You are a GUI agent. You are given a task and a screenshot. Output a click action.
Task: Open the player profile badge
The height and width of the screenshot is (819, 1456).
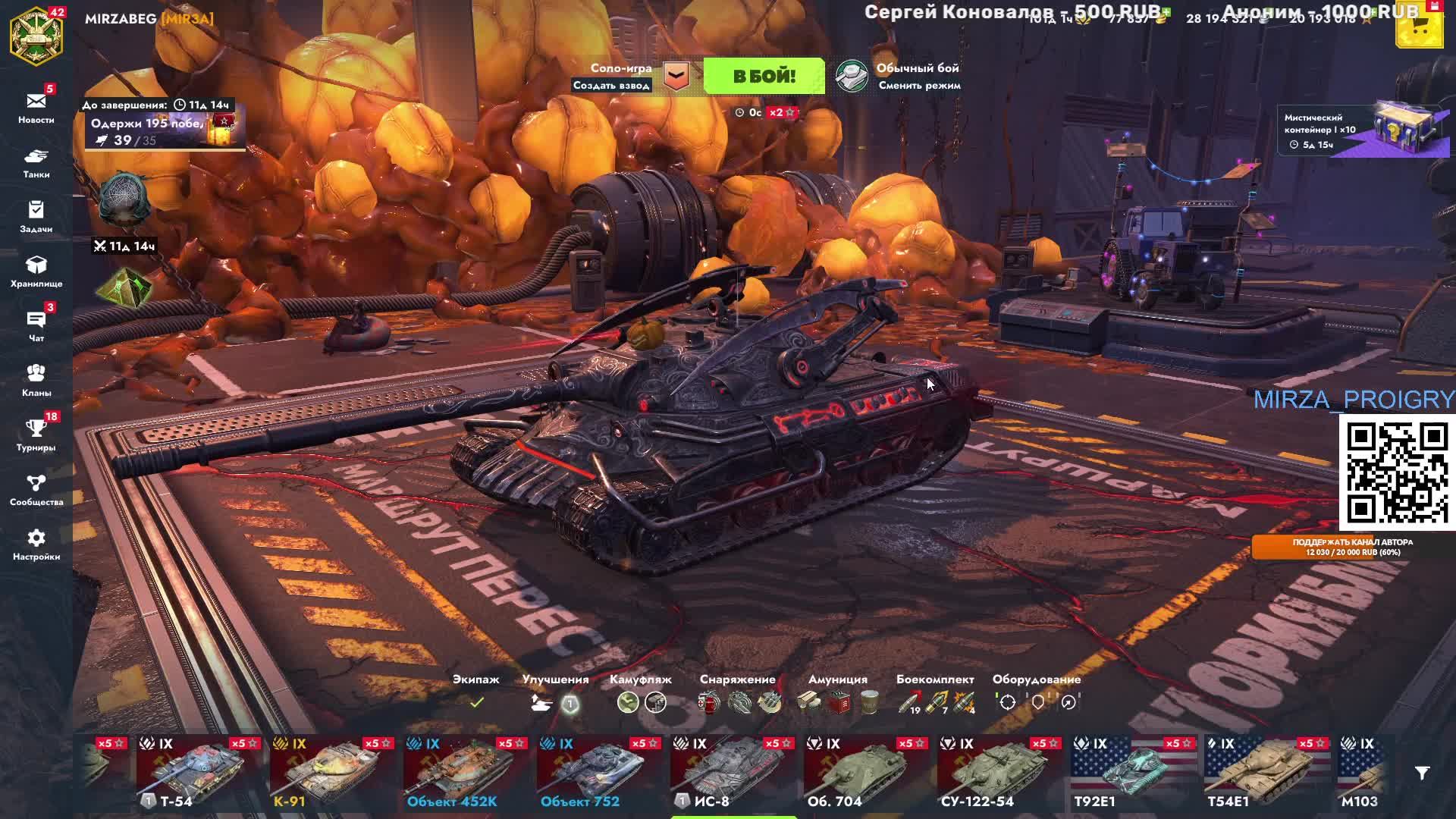(x=36, y=36)
